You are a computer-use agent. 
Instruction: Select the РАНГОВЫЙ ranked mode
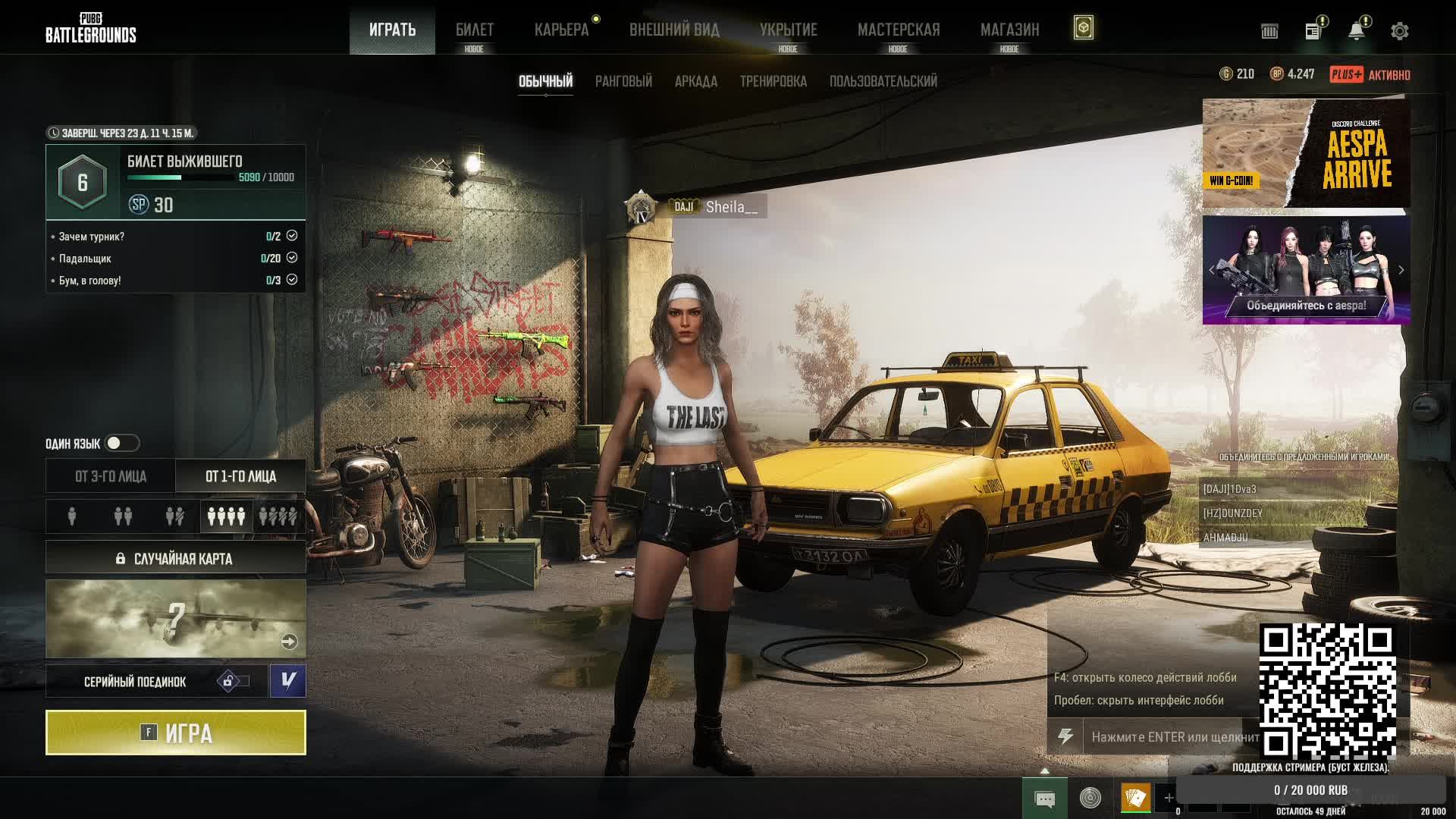tap(623, 81)
